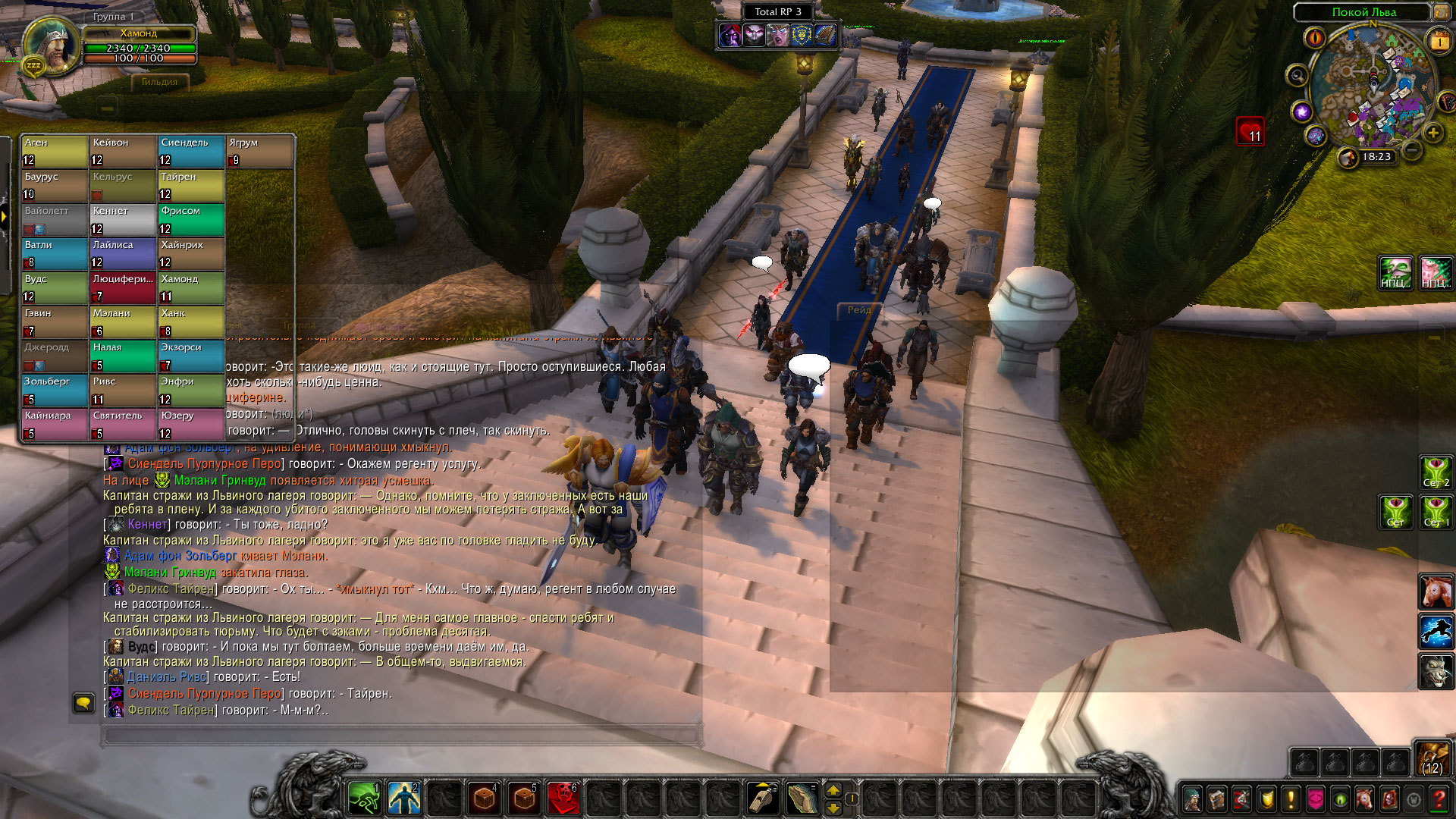Select Хамонд's player portrait
Screen dimensions: 1456x819
point(51,44)
